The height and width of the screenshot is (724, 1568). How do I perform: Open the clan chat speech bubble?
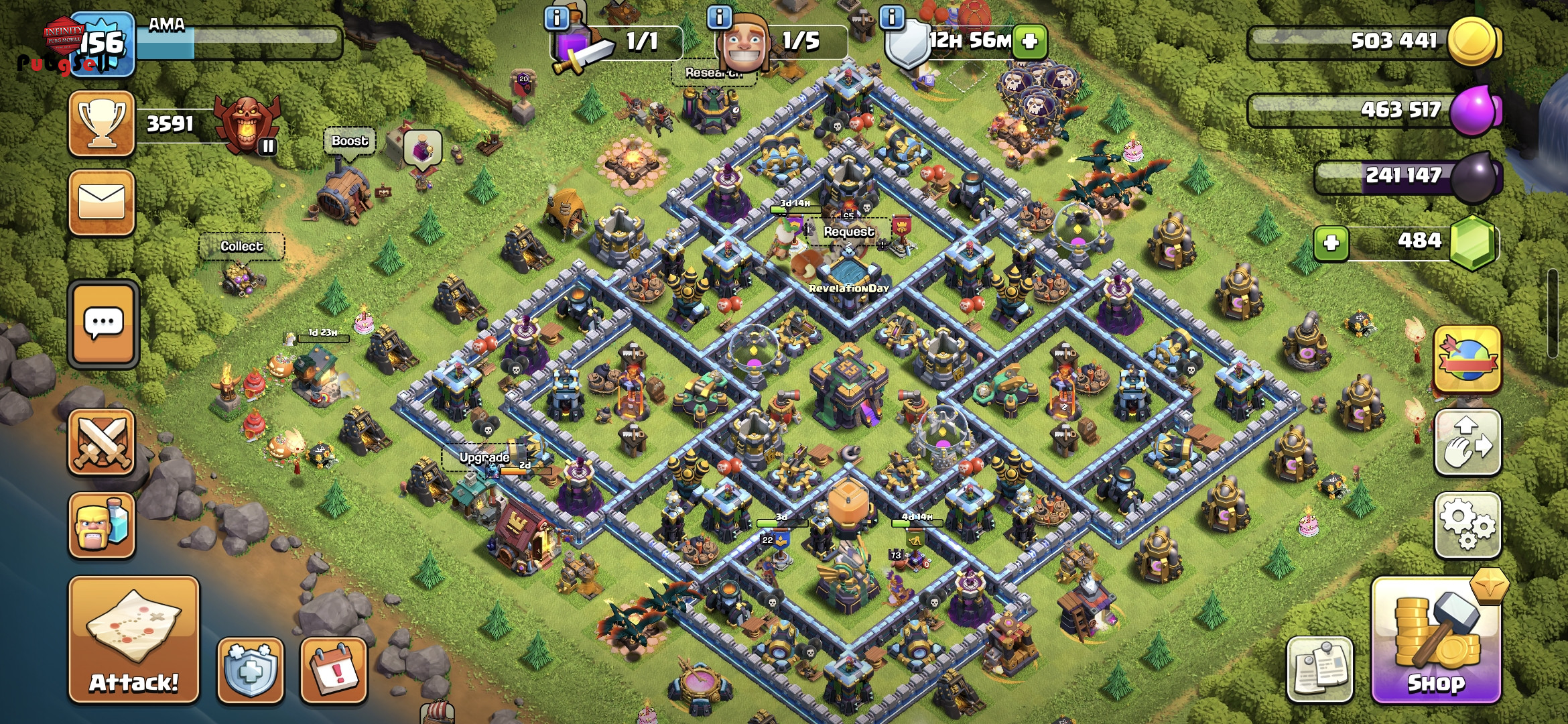(103, 324)
